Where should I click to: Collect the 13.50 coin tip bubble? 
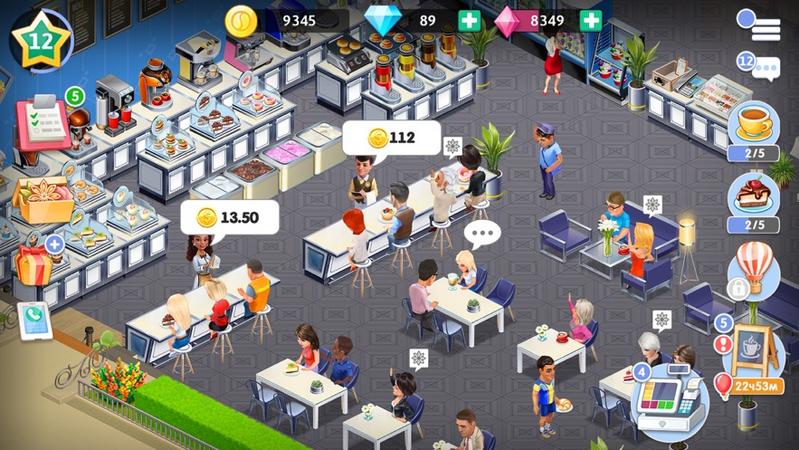229,217
